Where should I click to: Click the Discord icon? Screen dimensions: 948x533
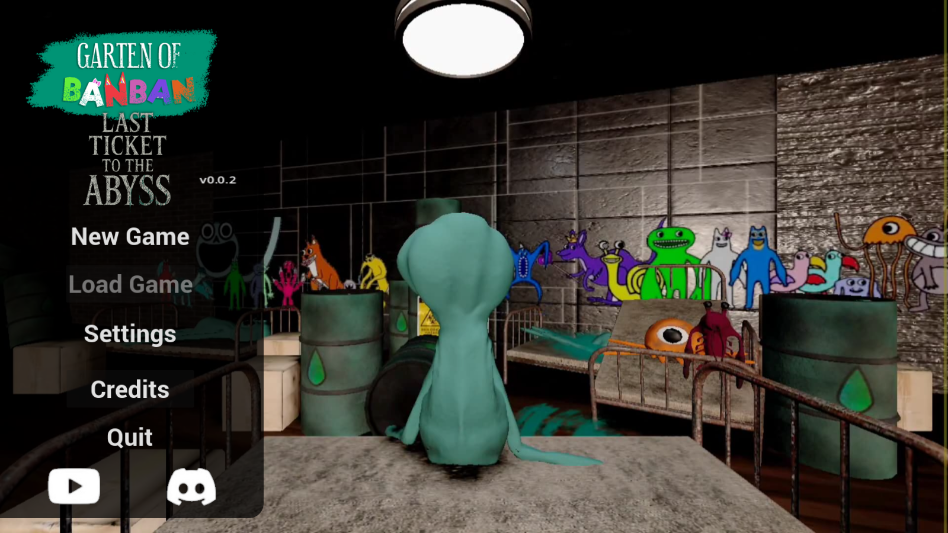click(191, 487)
